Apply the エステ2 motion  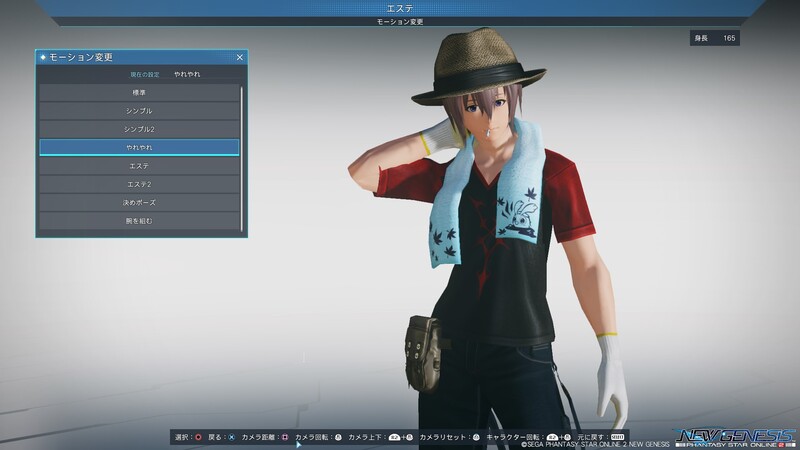(139, 183)
